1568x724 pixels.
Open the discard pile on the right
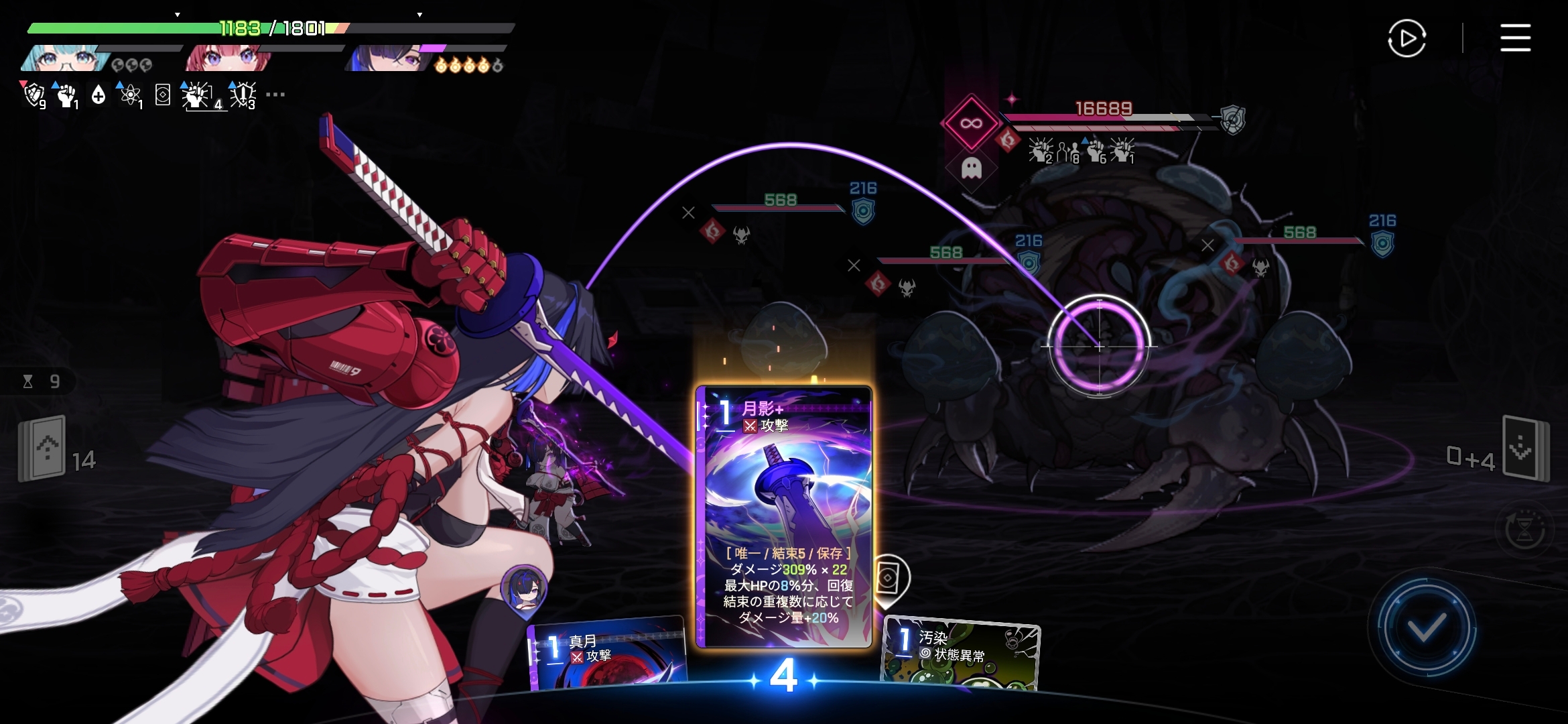pyautogui.click(x=1526, y=448)
